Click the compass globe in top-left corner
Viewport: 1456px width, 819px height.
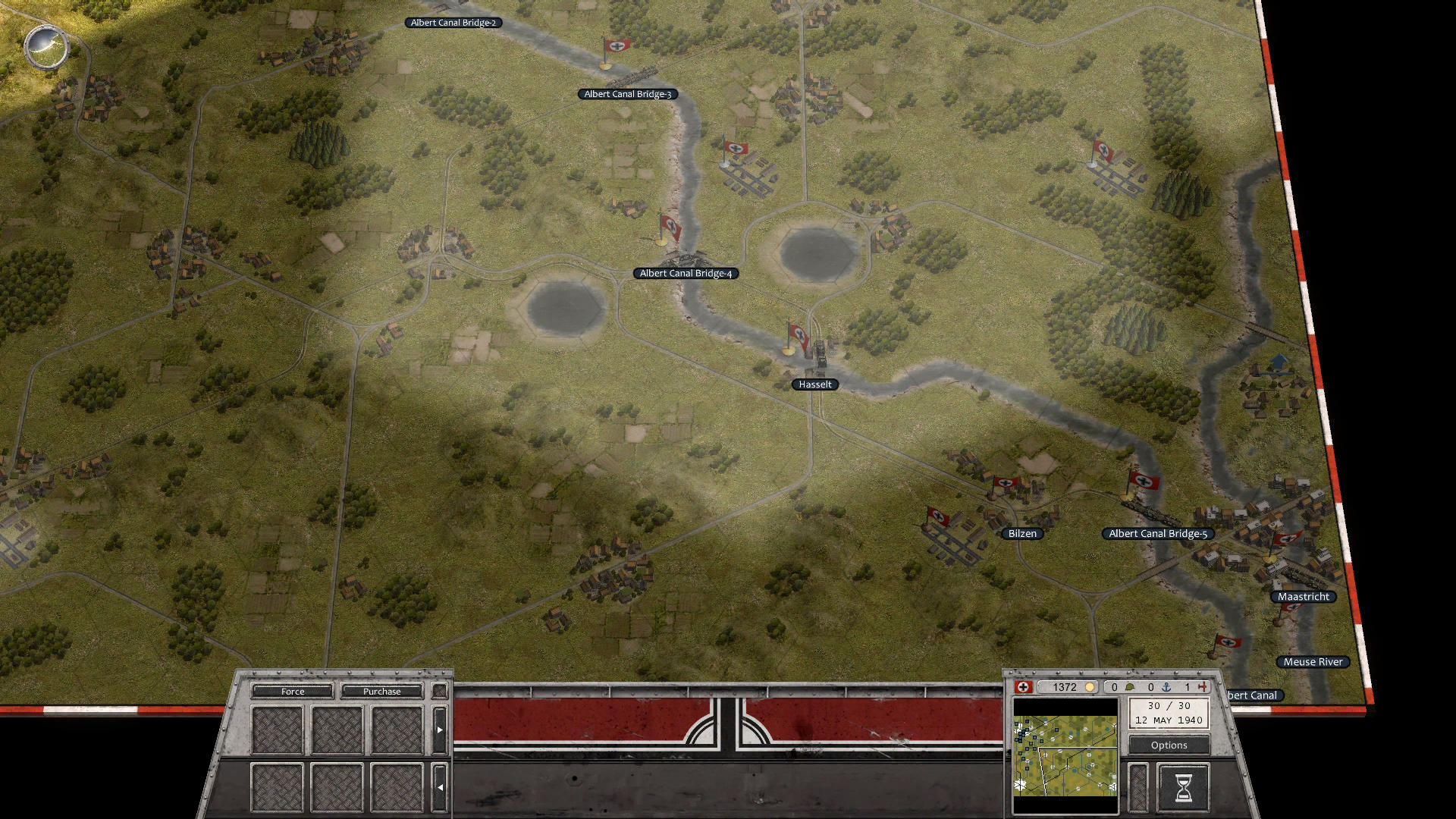45,47
